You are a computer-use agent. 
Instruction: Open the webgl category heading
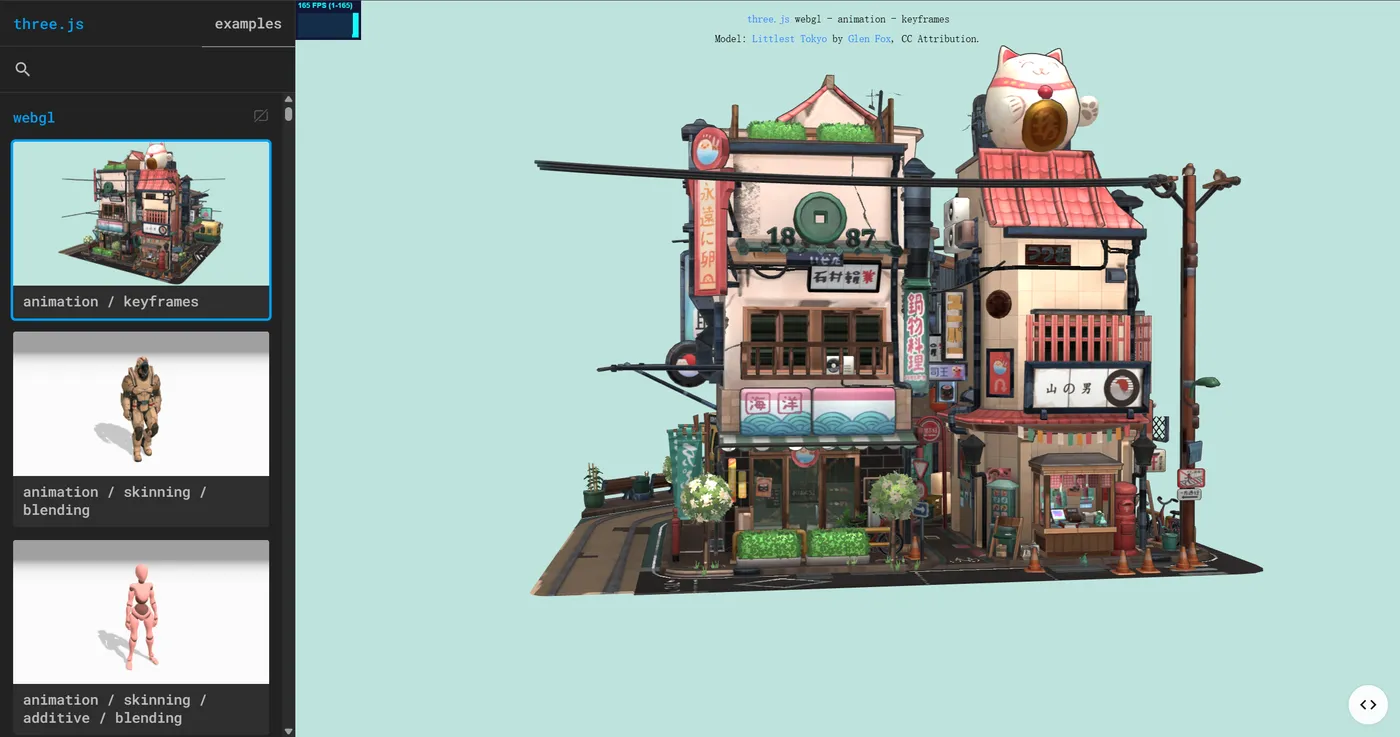point(34,117)
